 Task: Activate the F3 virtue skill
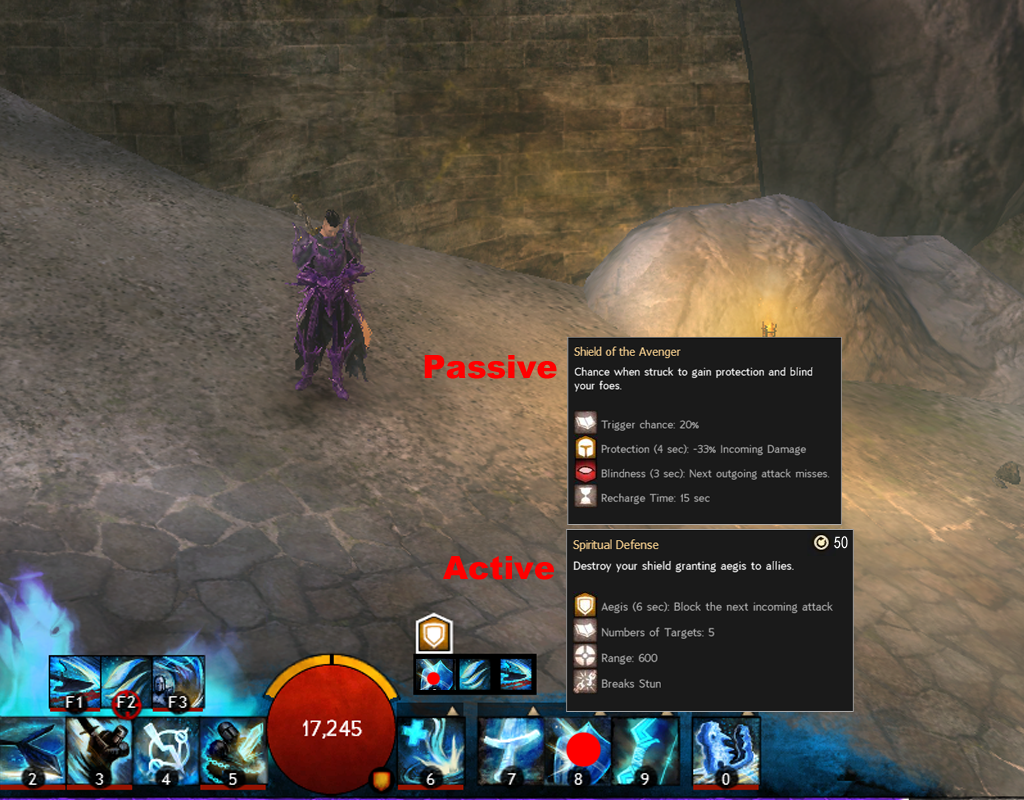[x=178, y=681]
